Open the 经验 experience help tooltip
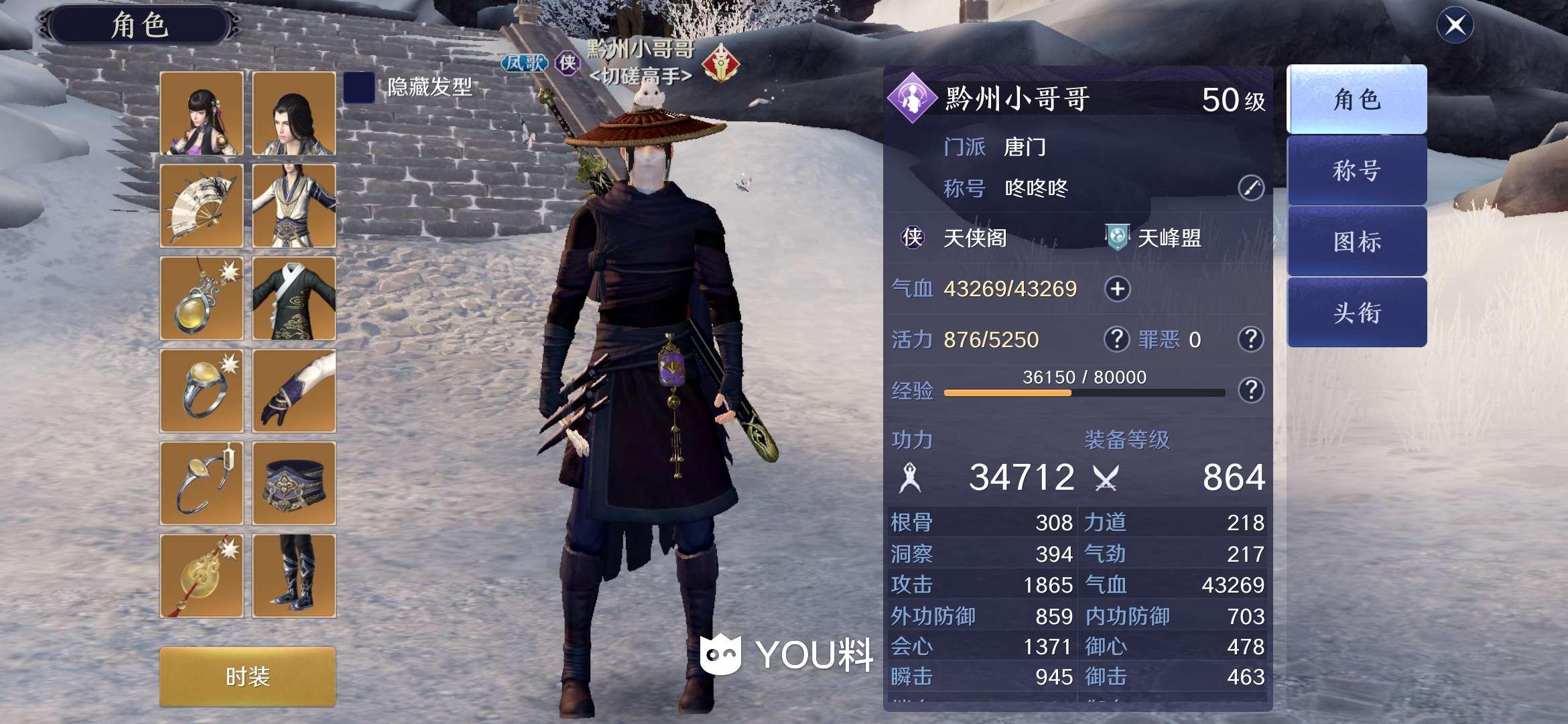The width and height of the screenshot is (1568, 724). [1250, 390]
